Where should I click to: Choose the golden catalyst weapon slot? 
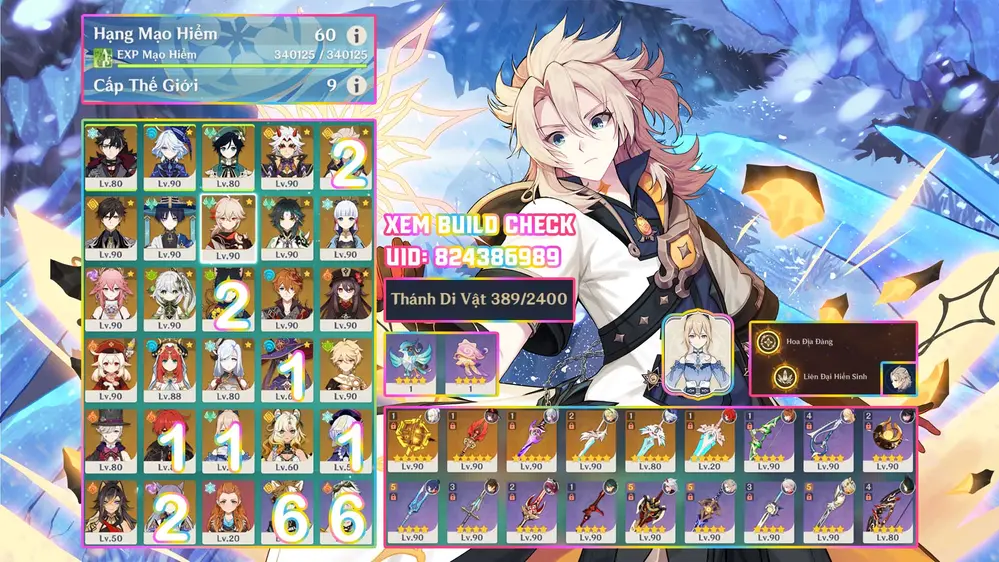pyautogui.click(x=415, y=442)
